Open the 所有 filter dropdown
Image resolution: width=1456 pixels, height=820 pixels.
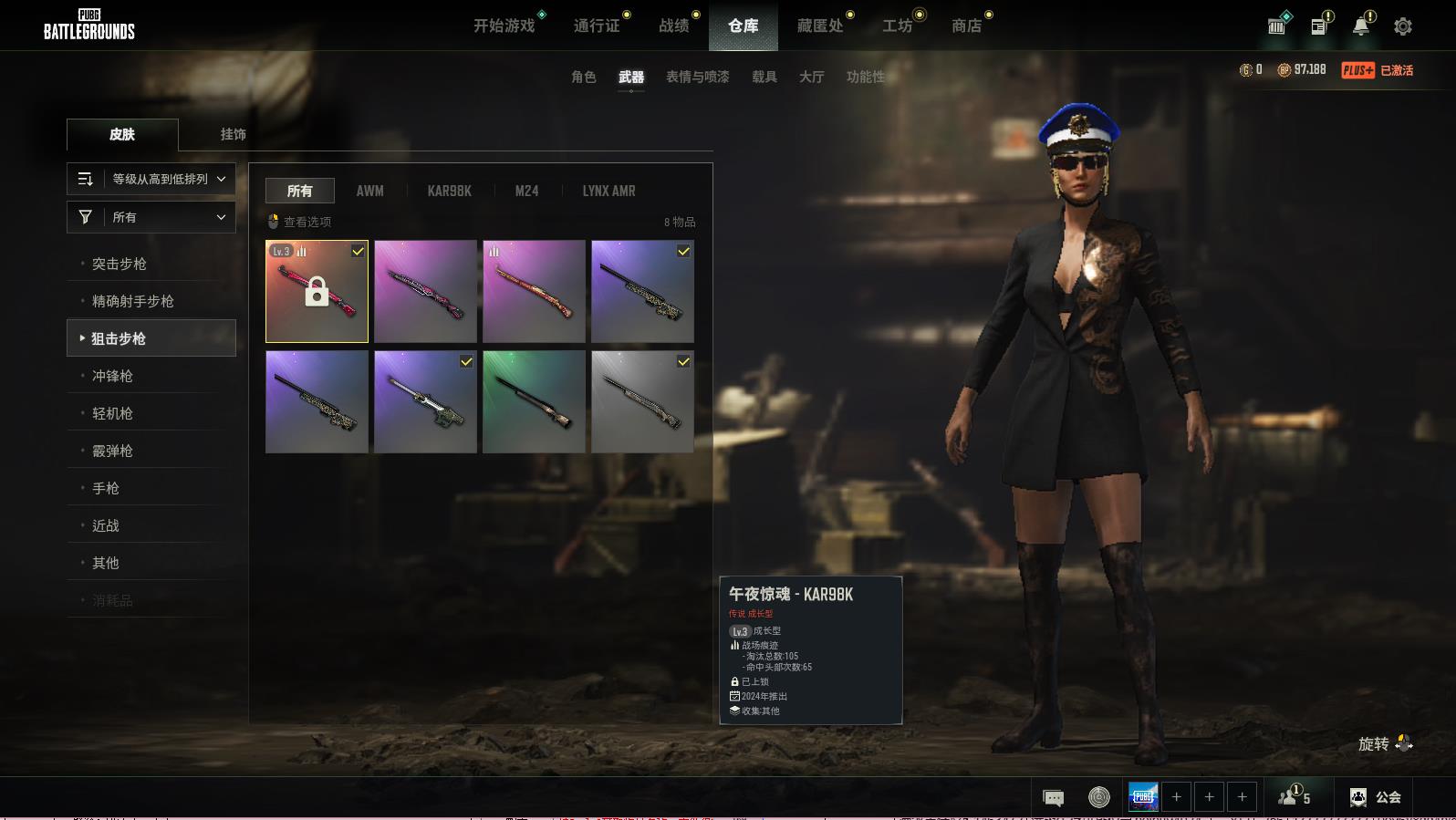tap(151, 217)
